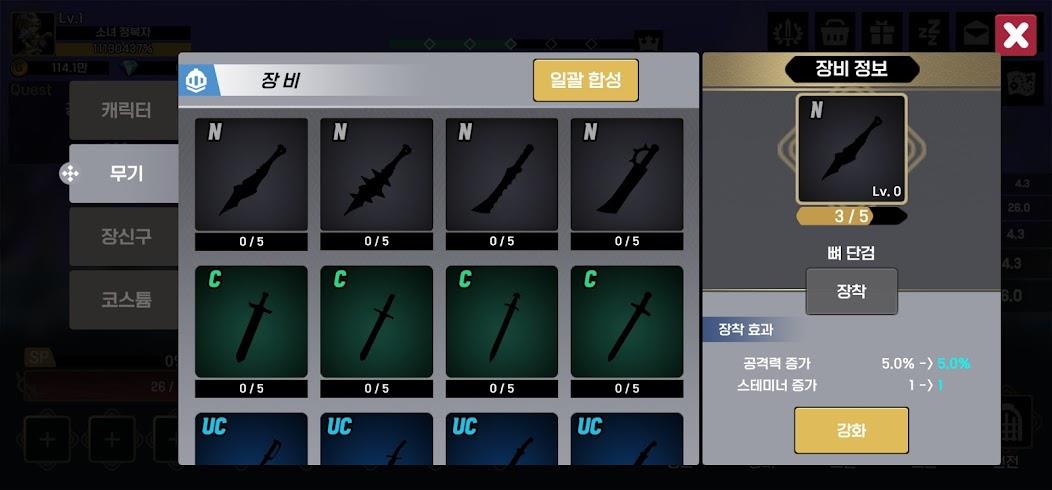Enhance the weapon with the 강화 button
The image size is (1052, 490).
(x=851, y=430)
